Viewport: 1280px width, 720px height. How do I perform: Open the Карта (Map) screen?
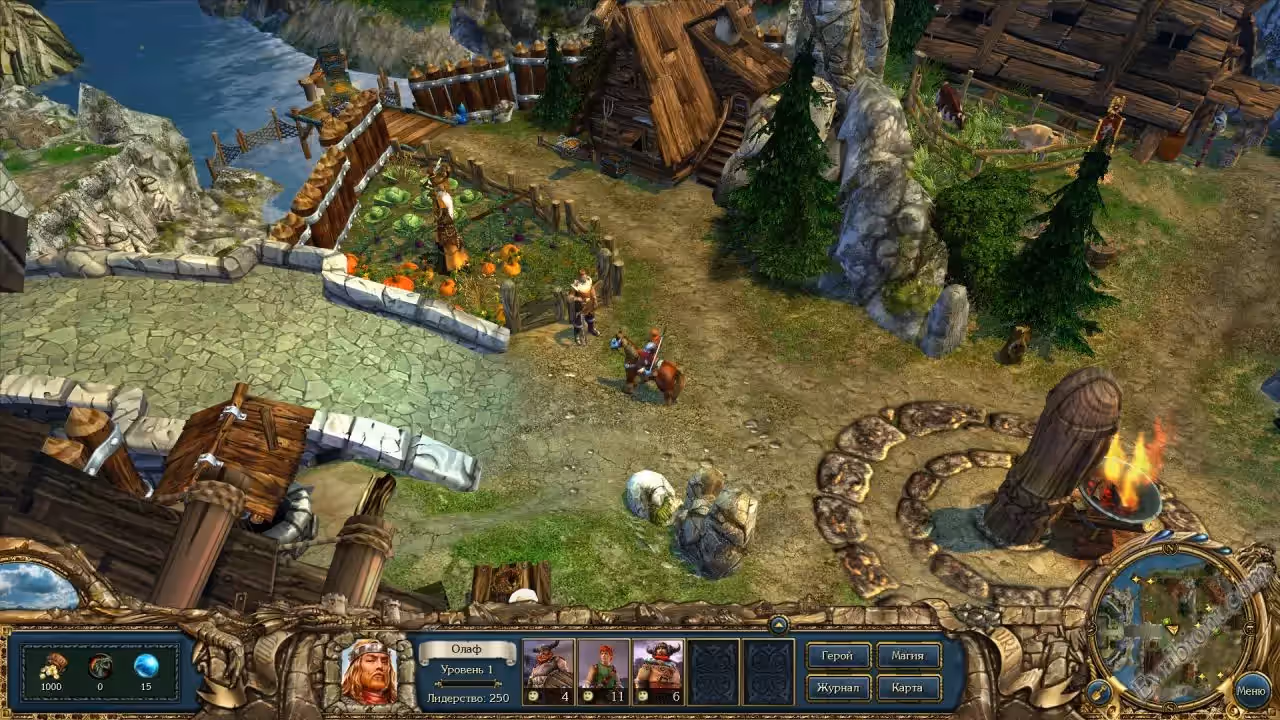tap(908, 688)
